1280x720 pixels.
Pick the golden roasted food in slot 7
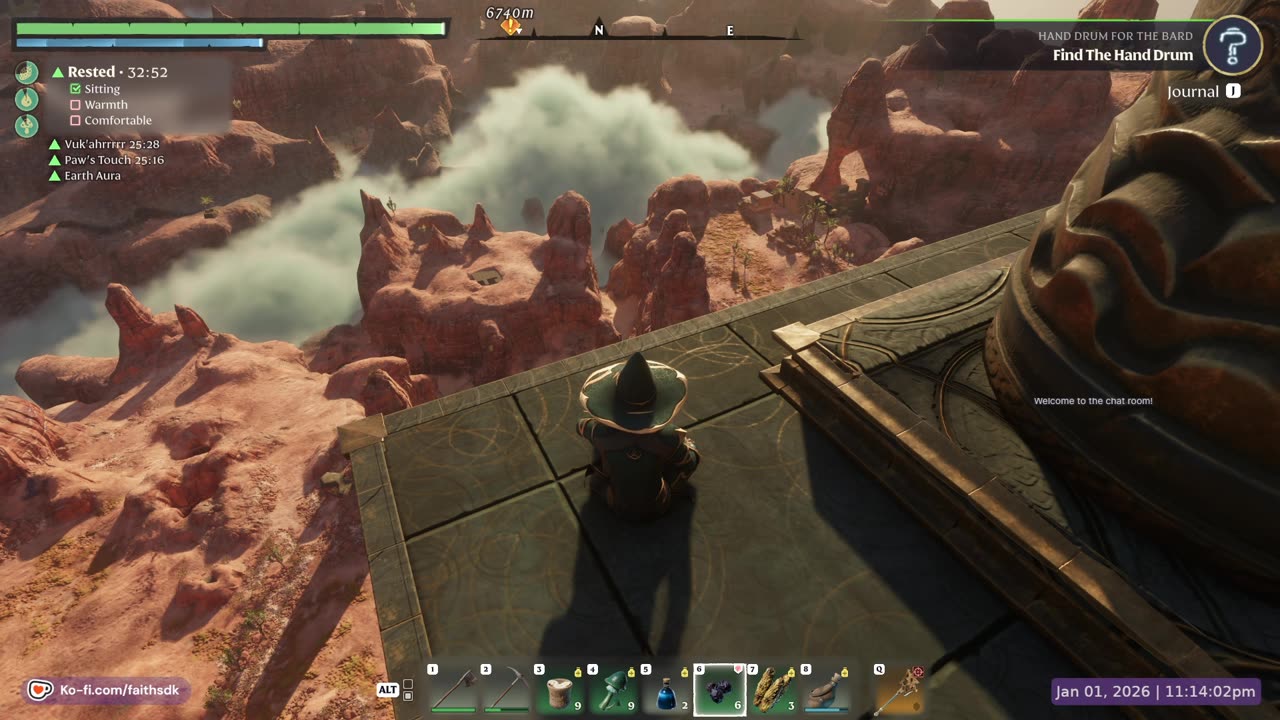(x=773, y=690)
